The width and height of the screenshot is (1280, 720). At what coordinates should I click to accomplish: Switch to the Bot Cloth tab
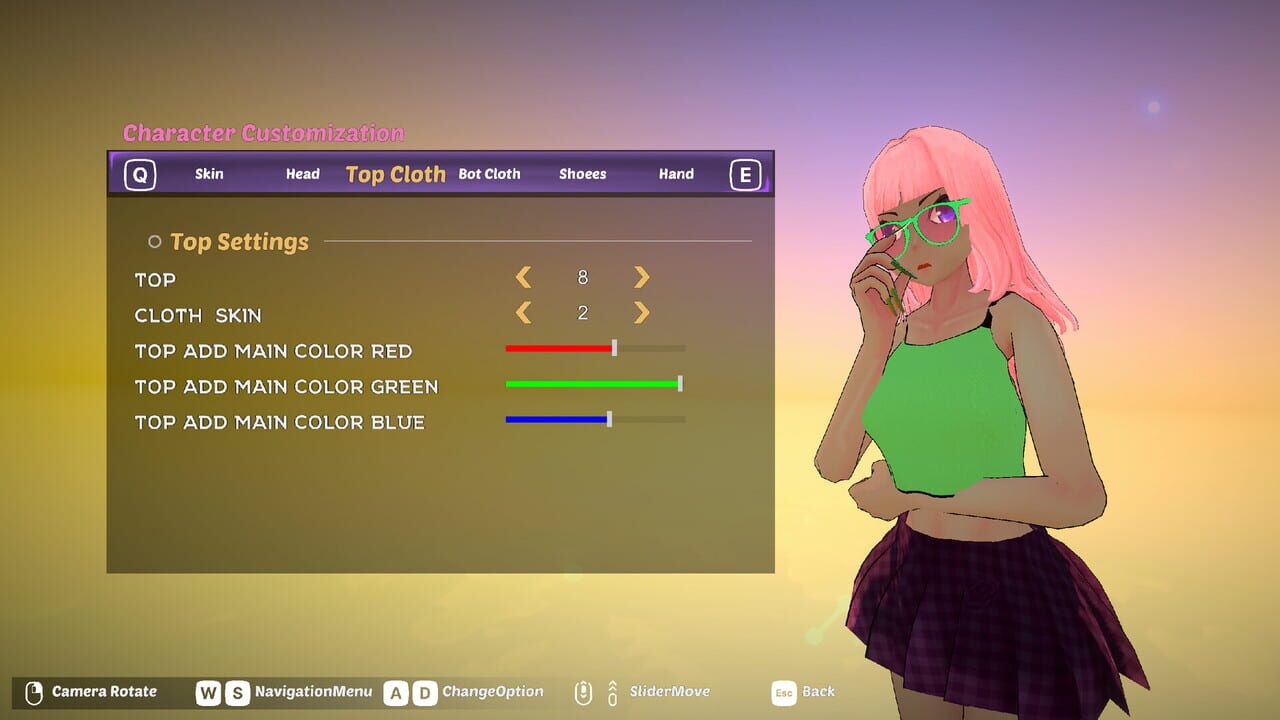[x=490, y=174]
